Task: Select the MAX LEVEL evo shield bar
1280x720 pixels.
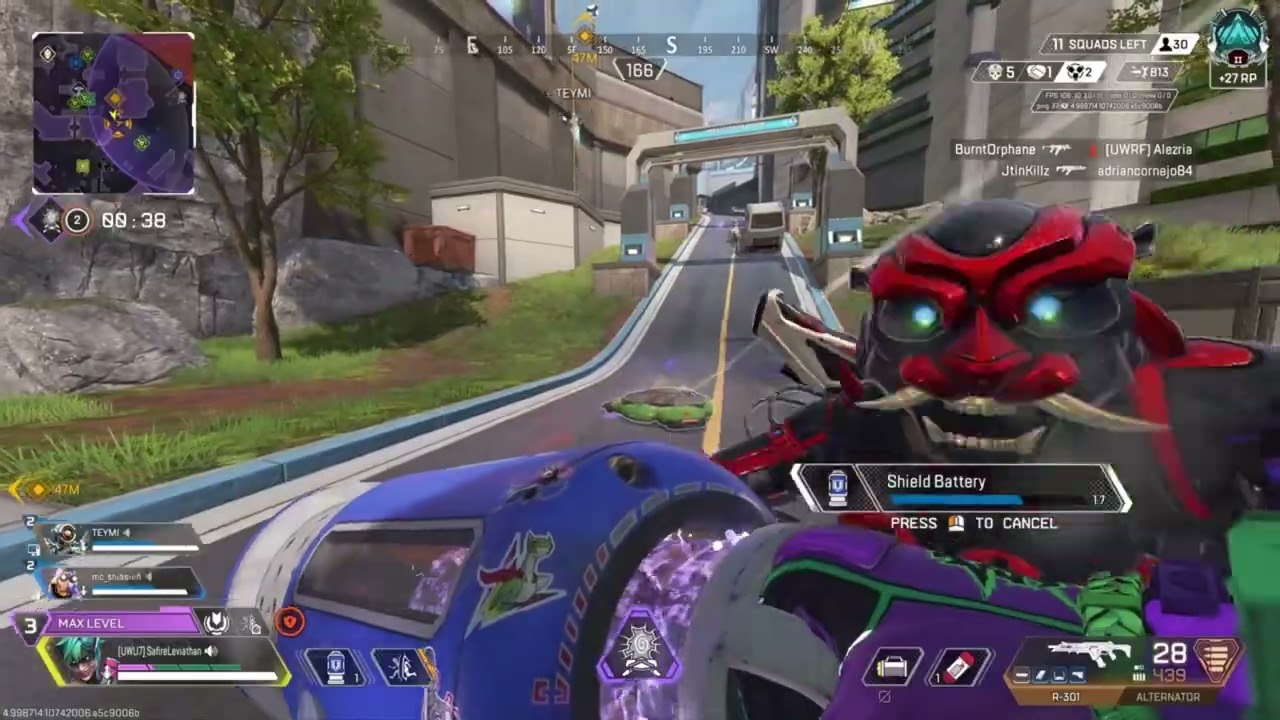Action: tap(118, 623)
